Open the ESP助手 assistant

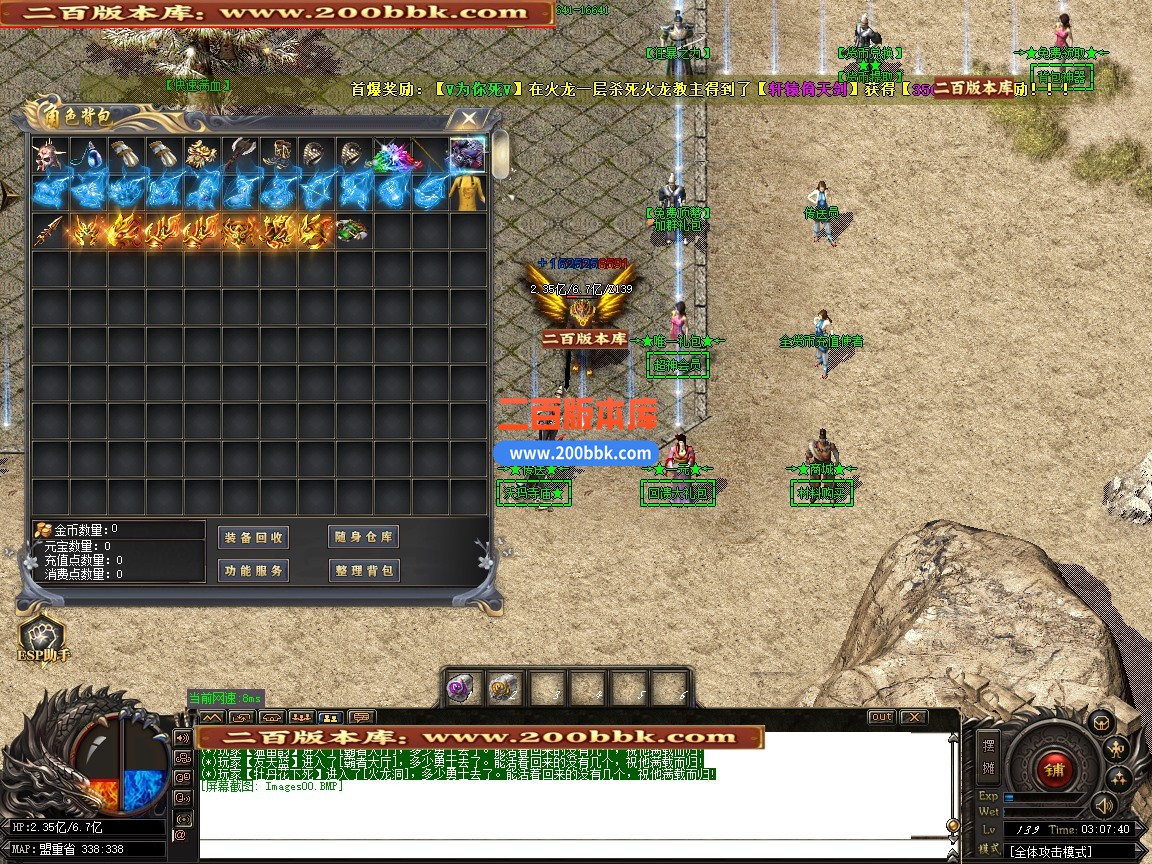coord(42,638)
